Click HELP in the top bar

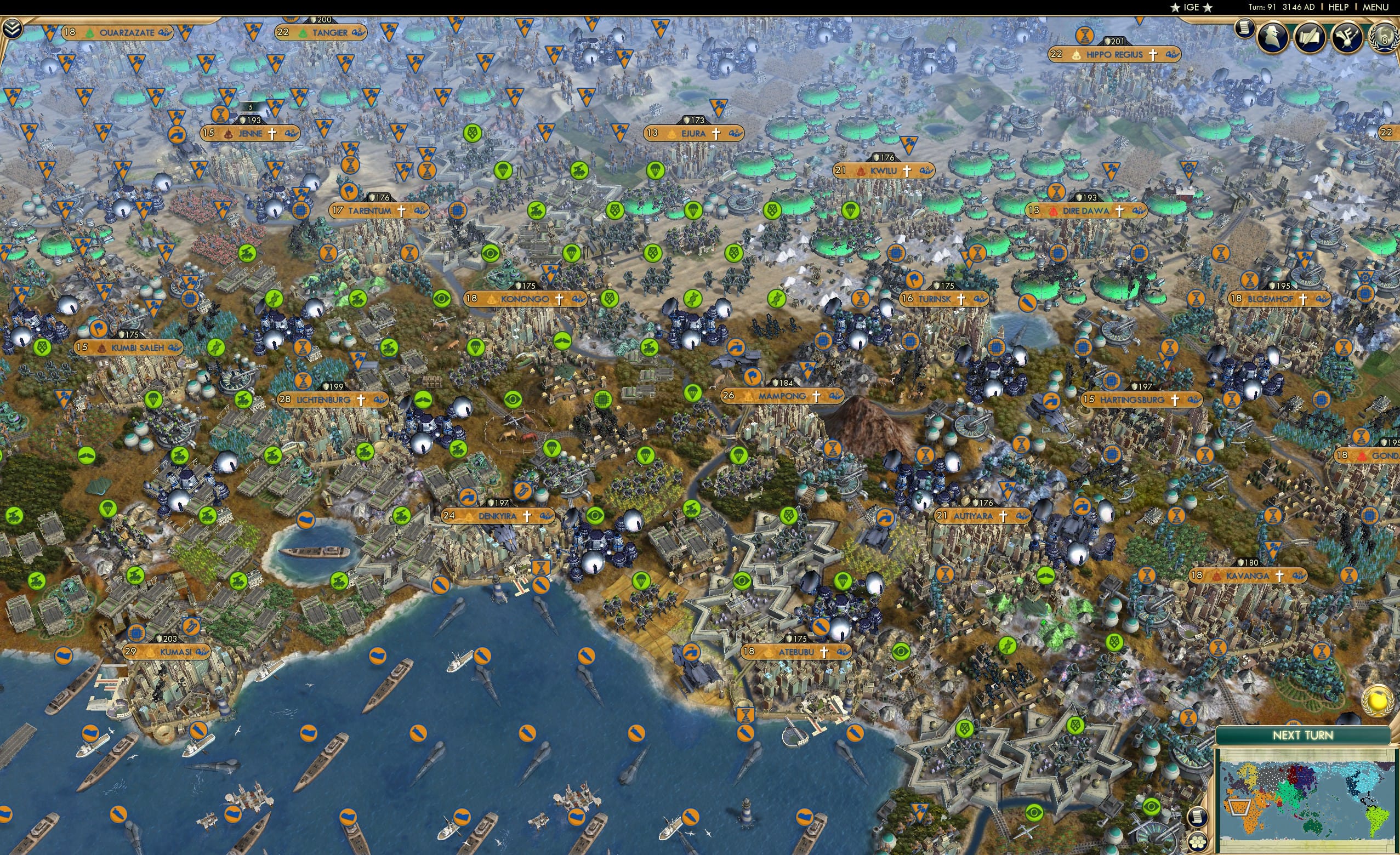1339,7
